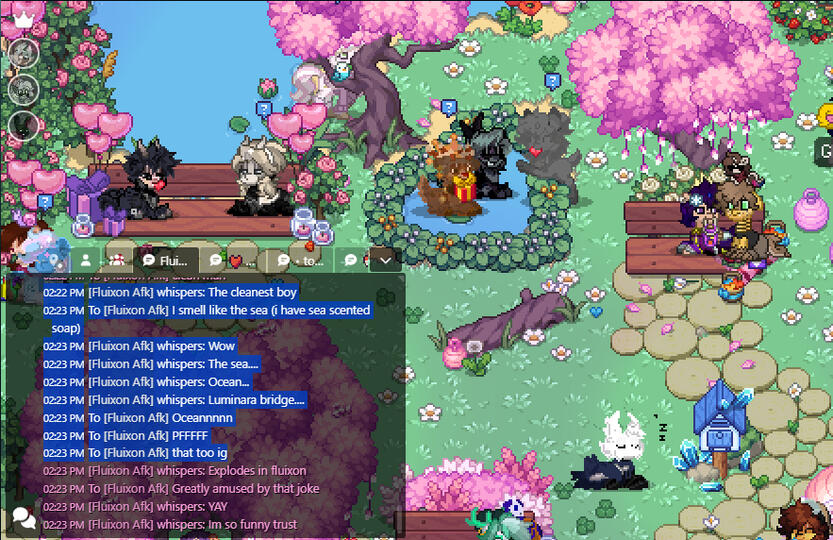Viewport: 833px width, 540px height.
Task: Select the second party member portrait
Action: click(23, 89)
